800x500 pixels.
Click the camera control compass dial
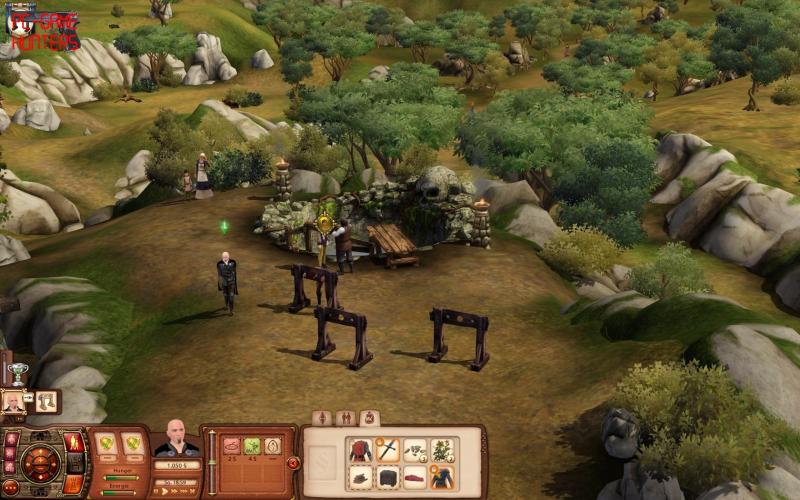[39, 463]
